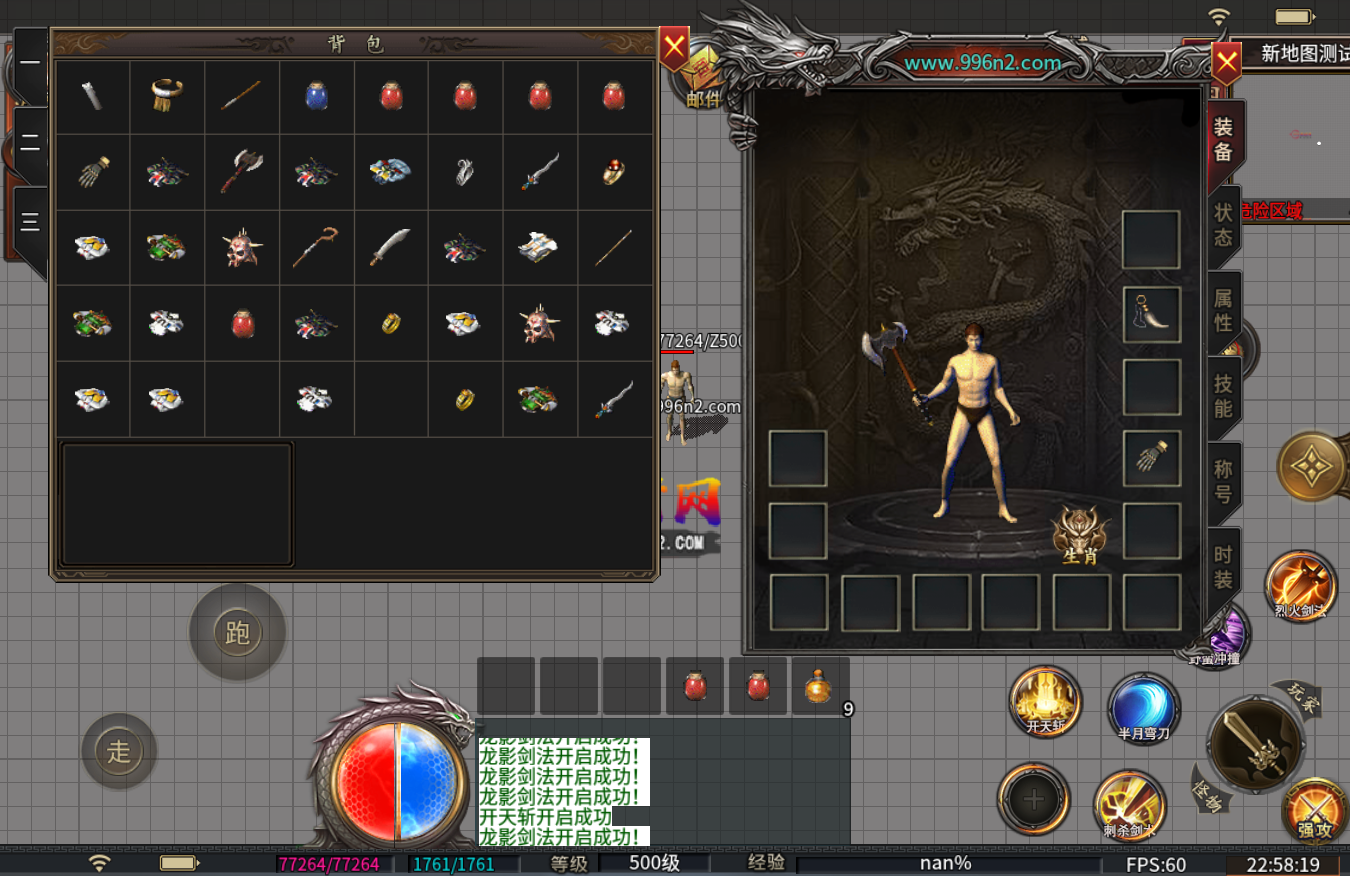Close the character equipment panel
The height and width of the screenshot is (876, 1350).
click(1226, 64)
